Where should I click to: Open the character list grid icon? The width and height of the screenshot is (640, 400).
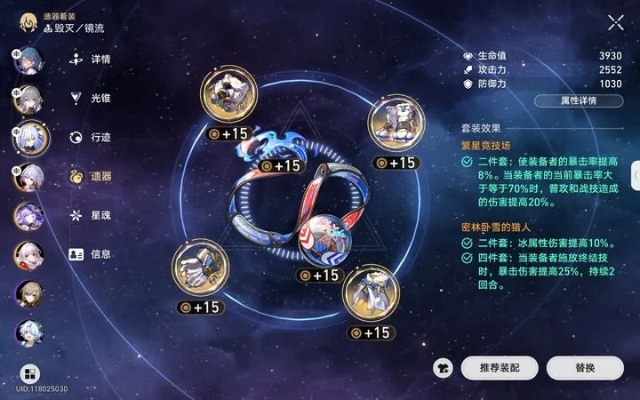pyautogui.click(x=28, y=371)
